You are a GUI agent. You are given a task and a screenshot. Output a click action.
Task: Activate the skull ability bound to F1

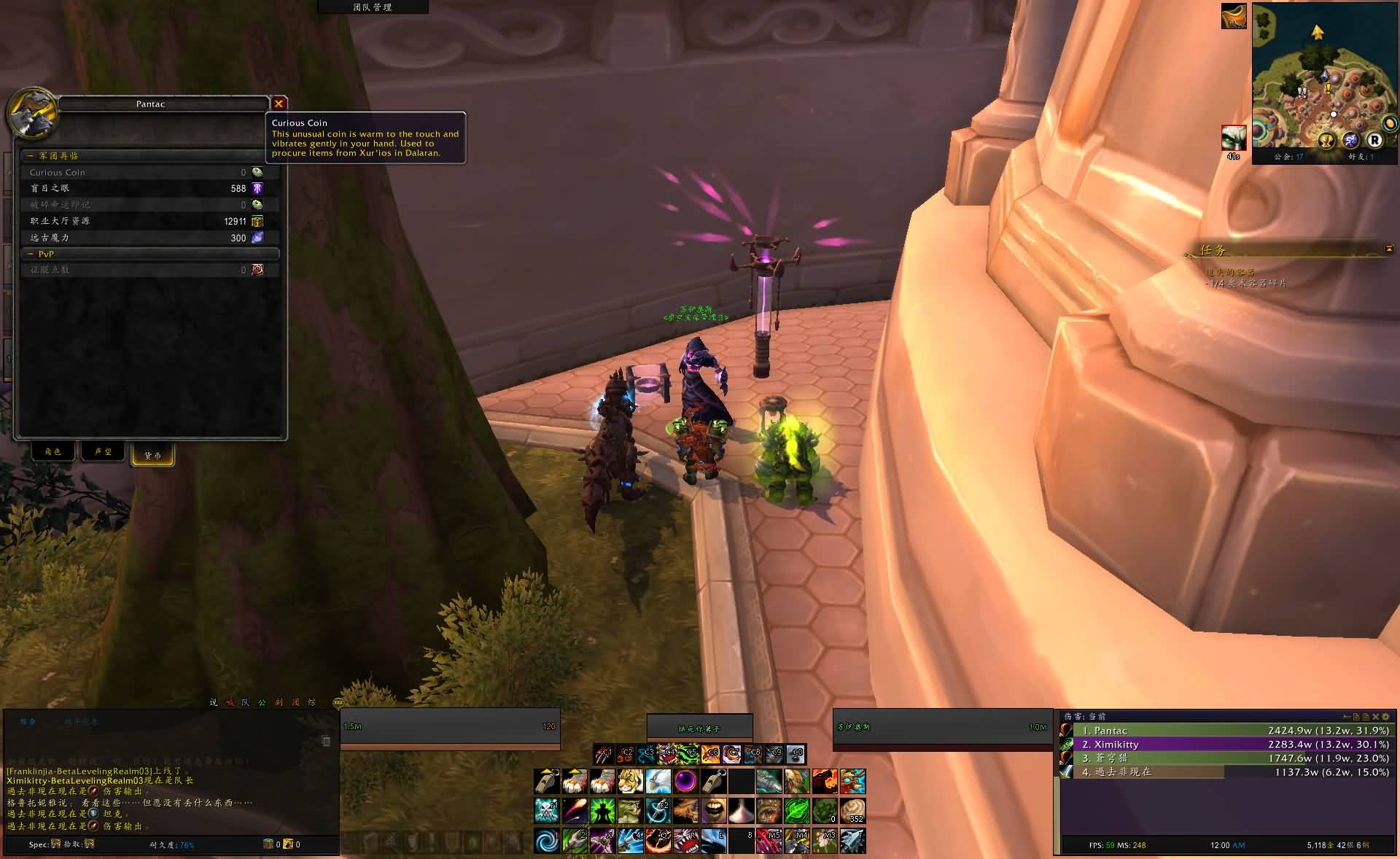tap(546, 811)
